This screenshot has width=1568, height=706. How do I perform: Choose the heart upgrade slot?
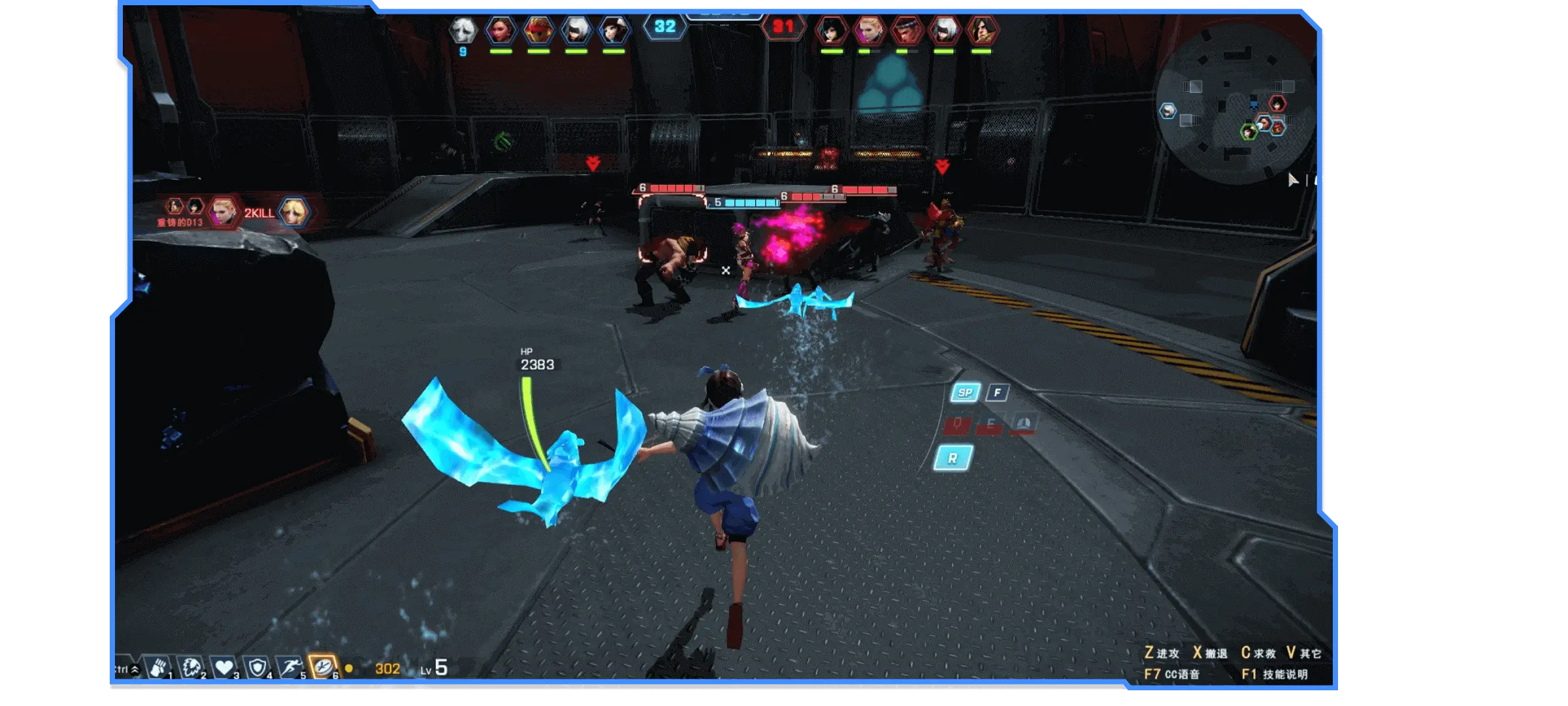coord(224,667)
